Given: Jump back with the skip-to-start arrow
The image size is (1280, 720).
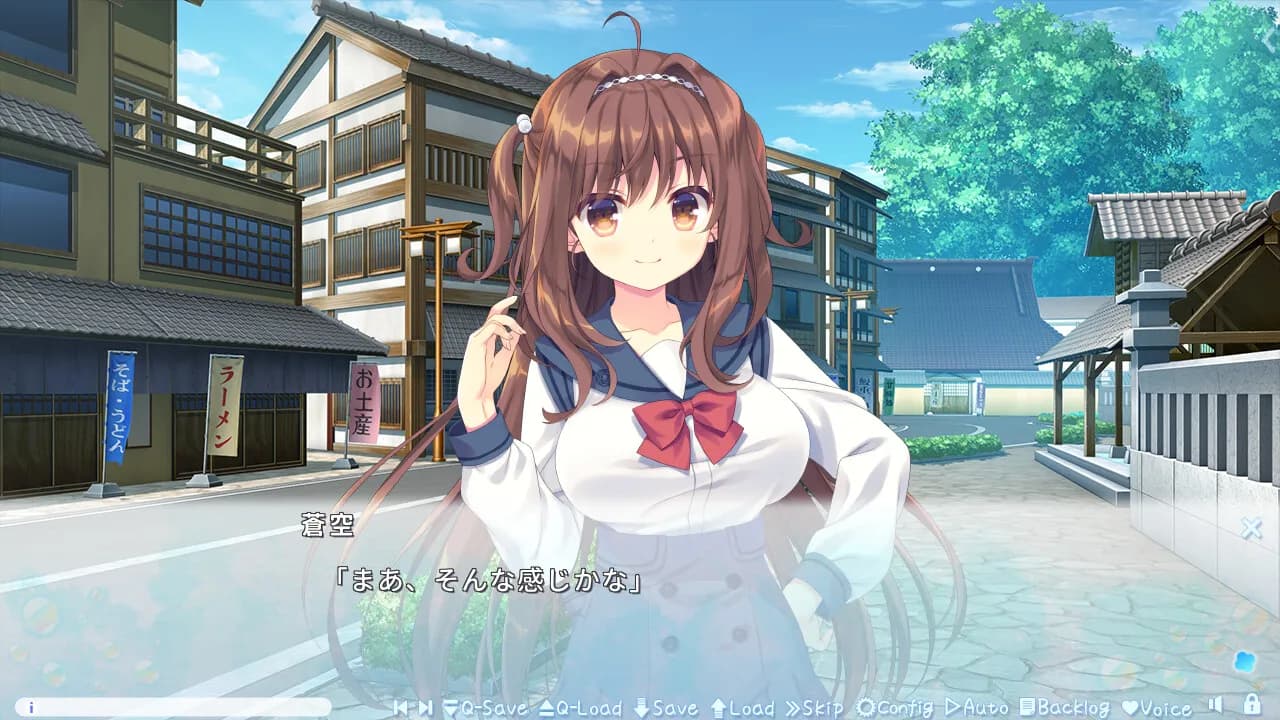Looking at the screenshot, I should tap(401, 707).
